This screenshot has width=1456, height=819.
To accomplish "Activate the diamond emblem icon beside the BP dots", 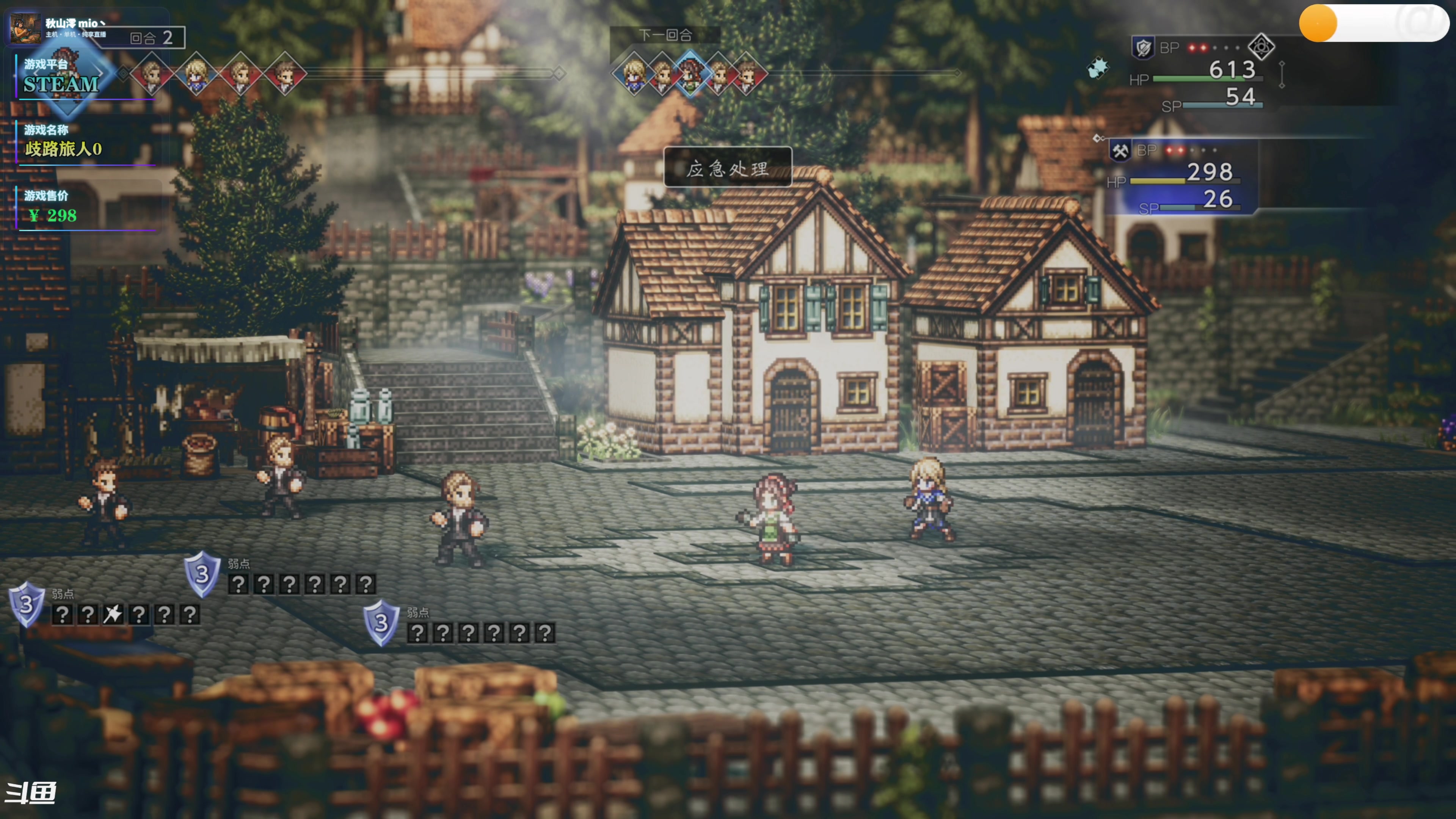I will (1261, 47).
